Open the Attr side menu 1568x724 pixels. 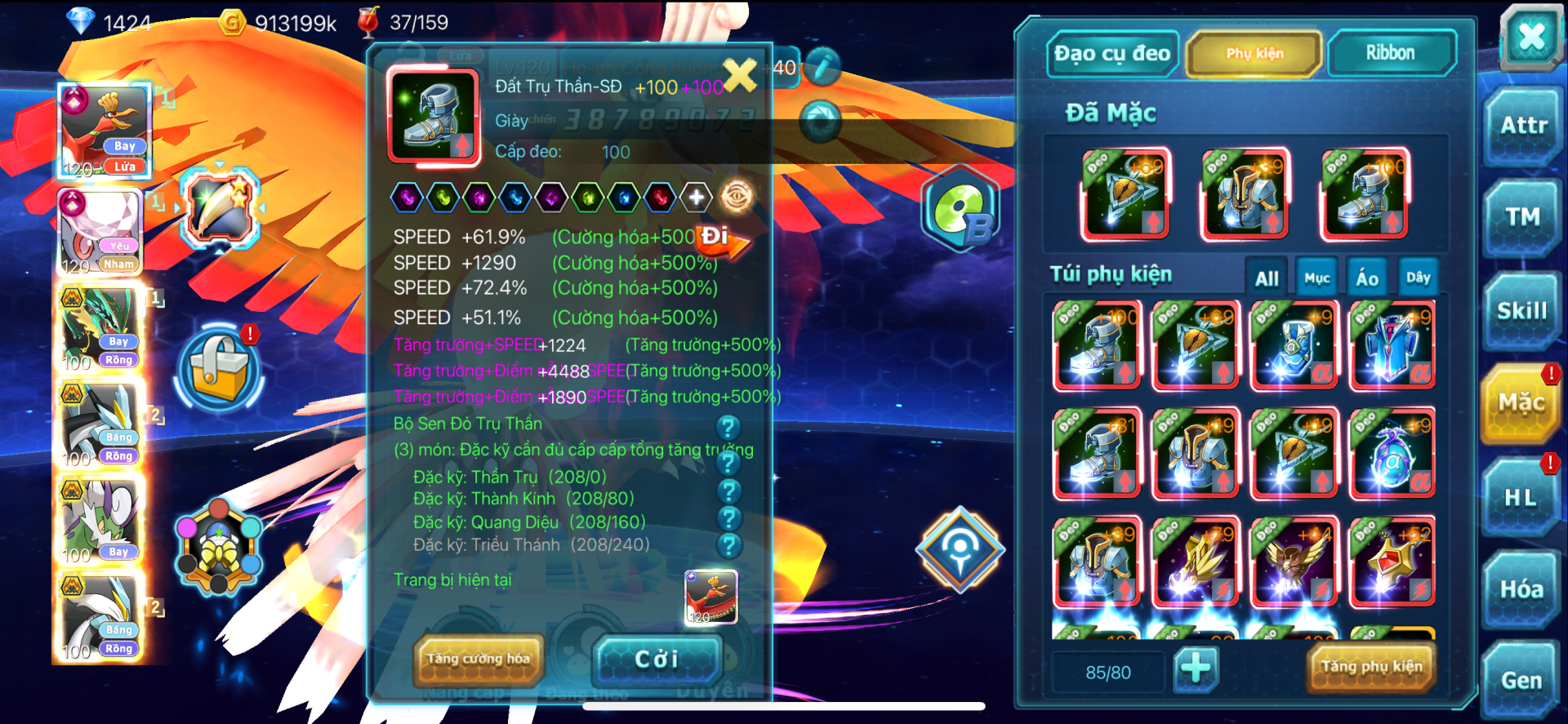click(x=1523, y=126)
